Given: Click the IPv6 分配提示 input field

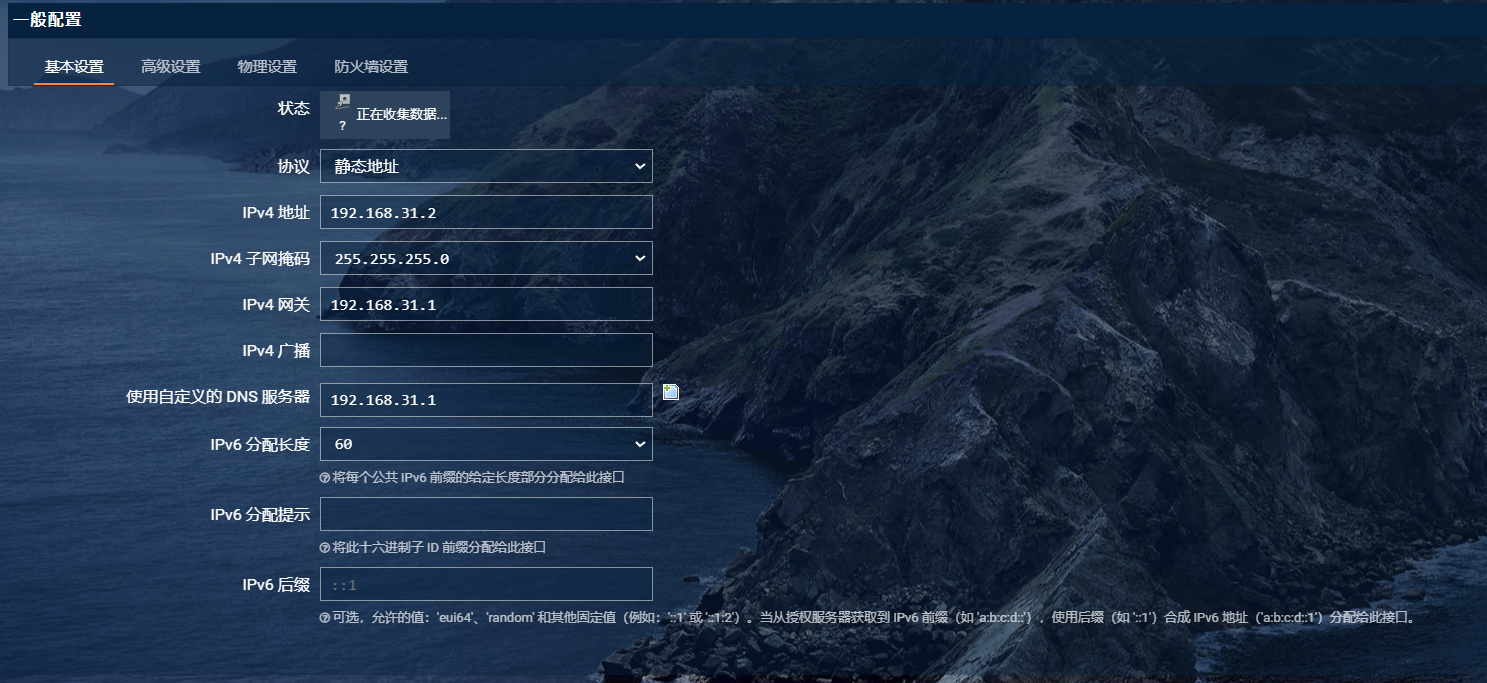Looking at the screenshot, I should coord(486,514).
